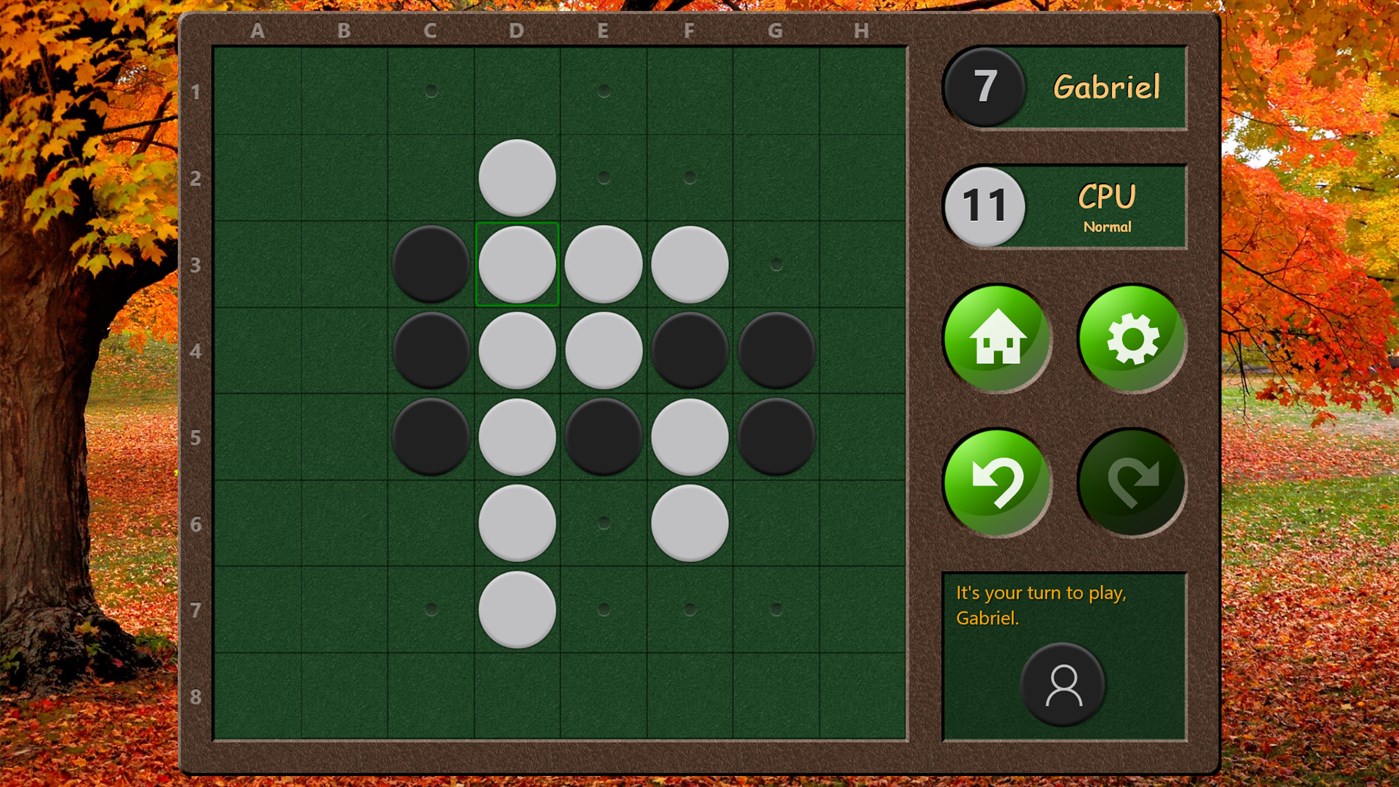This screenshot has width=1399, height=787.
Task: Play the suggested move at F2
Action: 688,177
